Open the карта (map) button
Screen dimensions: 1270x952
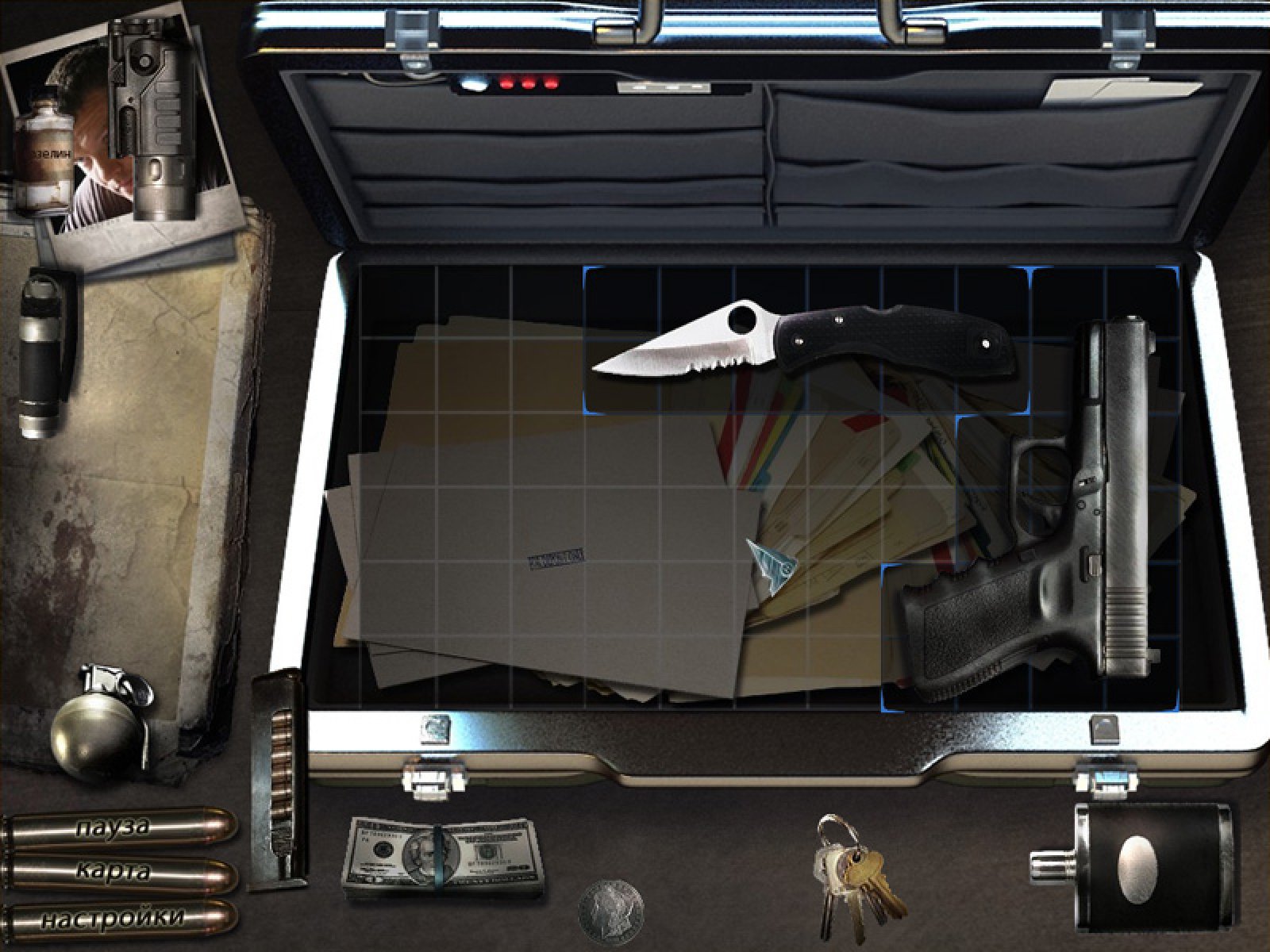[119, 873]
